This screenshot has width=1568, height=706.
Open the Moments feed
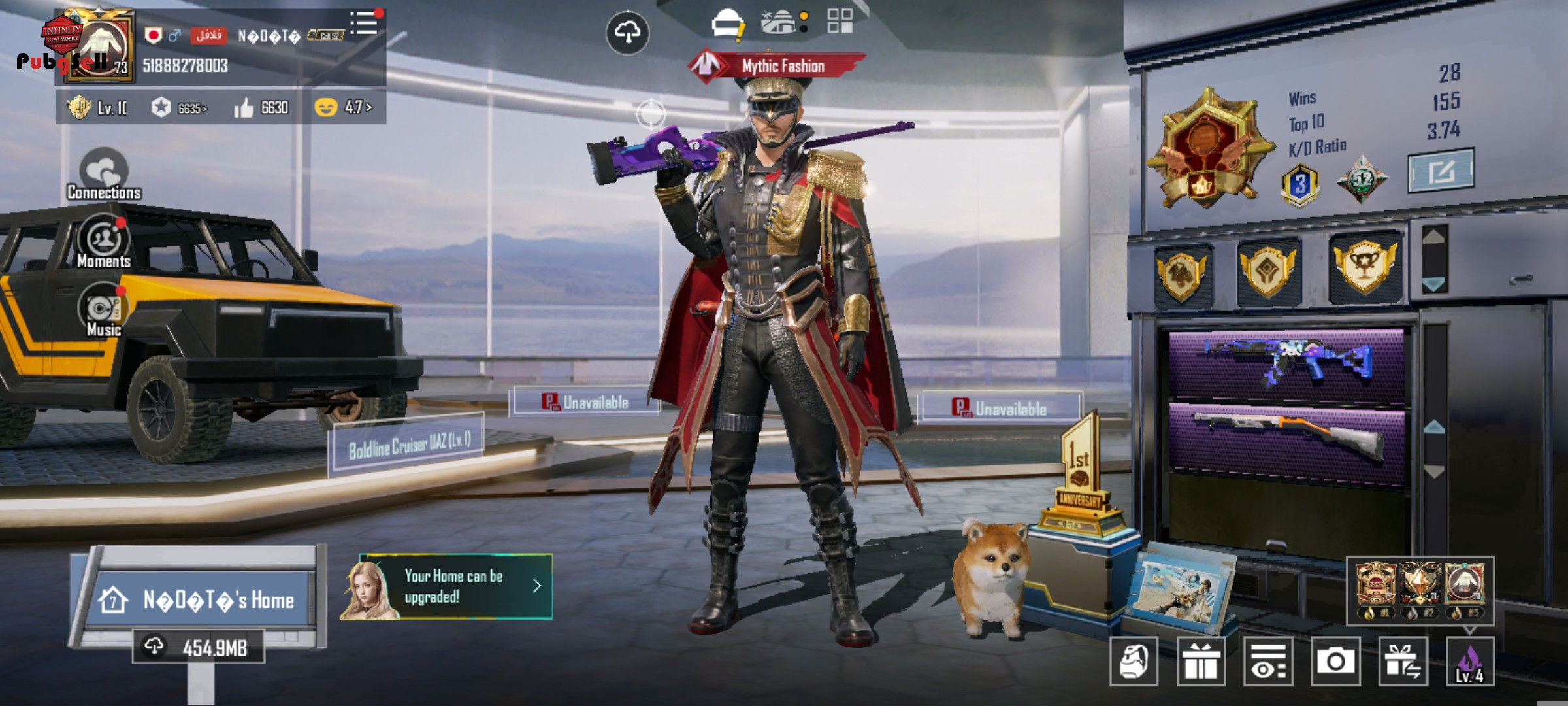pos(103,242)
